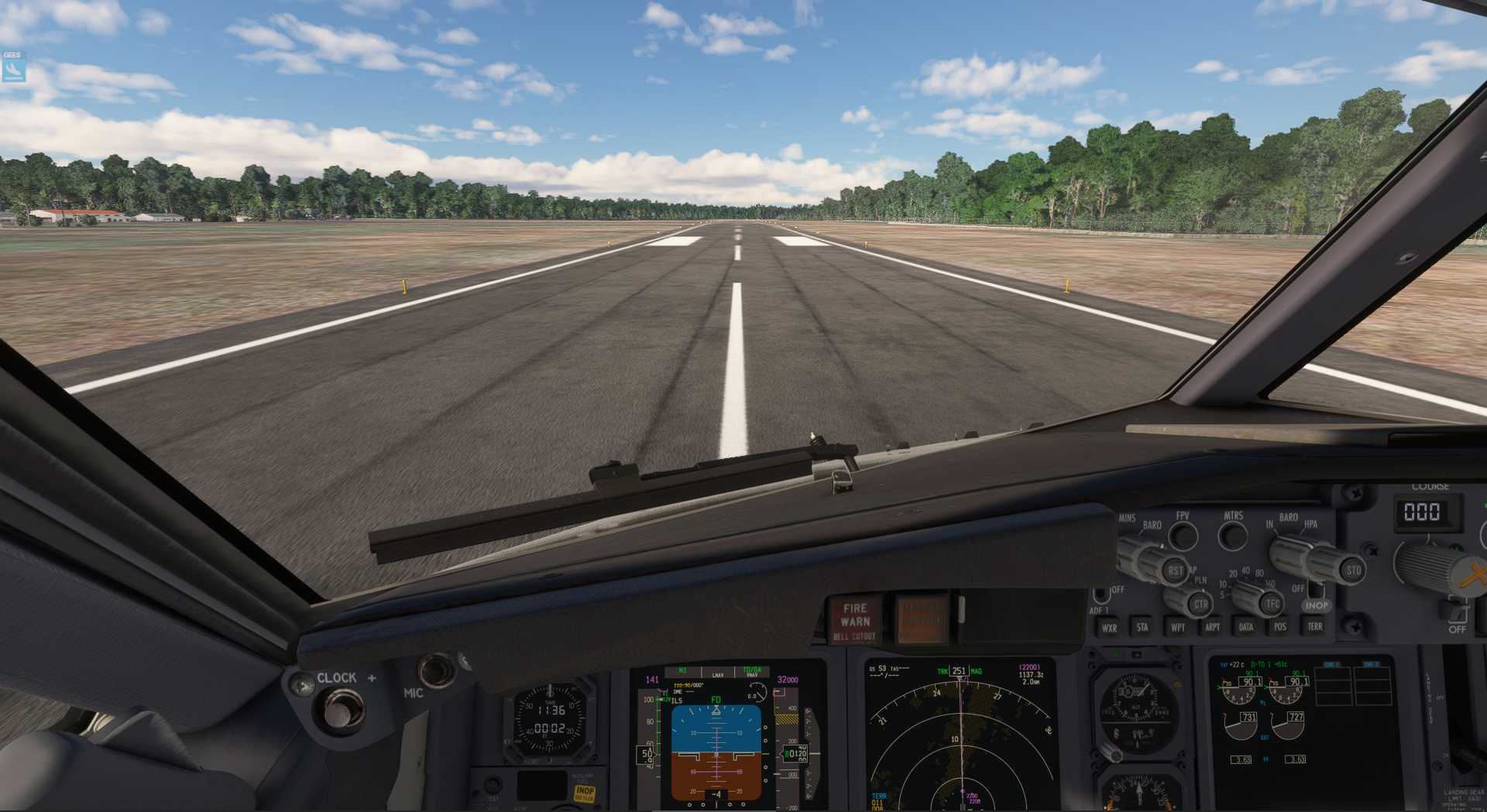This screenshot has height=812, width=1487.
Task: Push the RST minimums reset knob button
Action: pos(1175,571)
